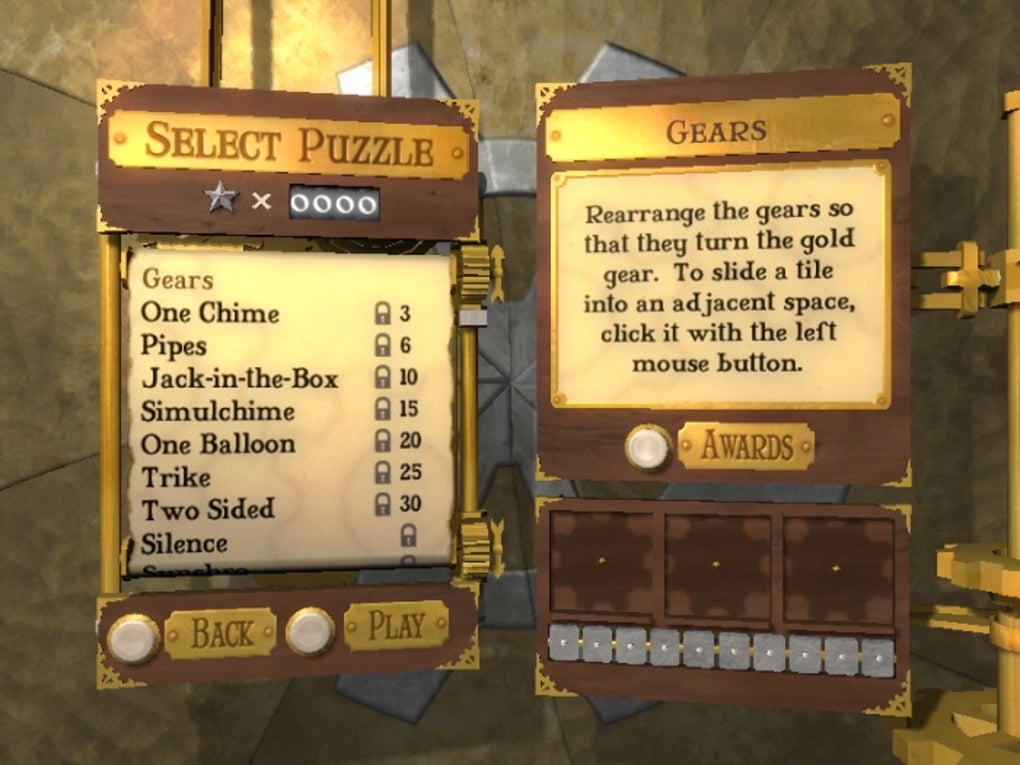The image size is (1020, 765).
Task: Choose the One Chime puzzle
Action: pos(210,313)
